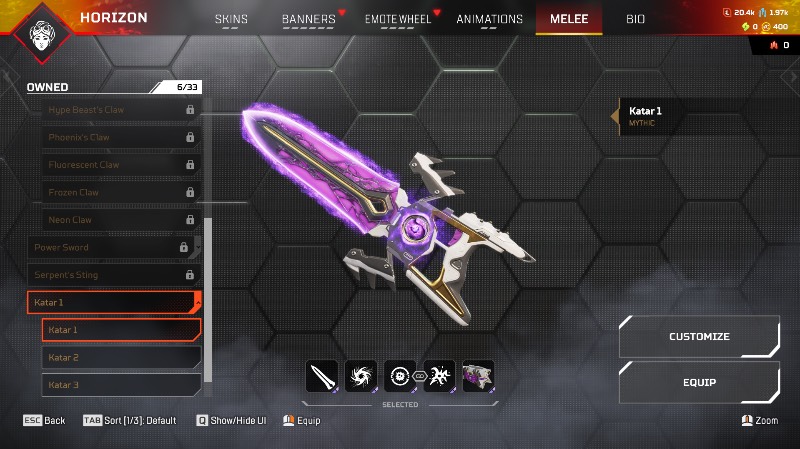Viewport: 800px width, 449px height.
Task: Show the Animations tab
Action: 489,19
